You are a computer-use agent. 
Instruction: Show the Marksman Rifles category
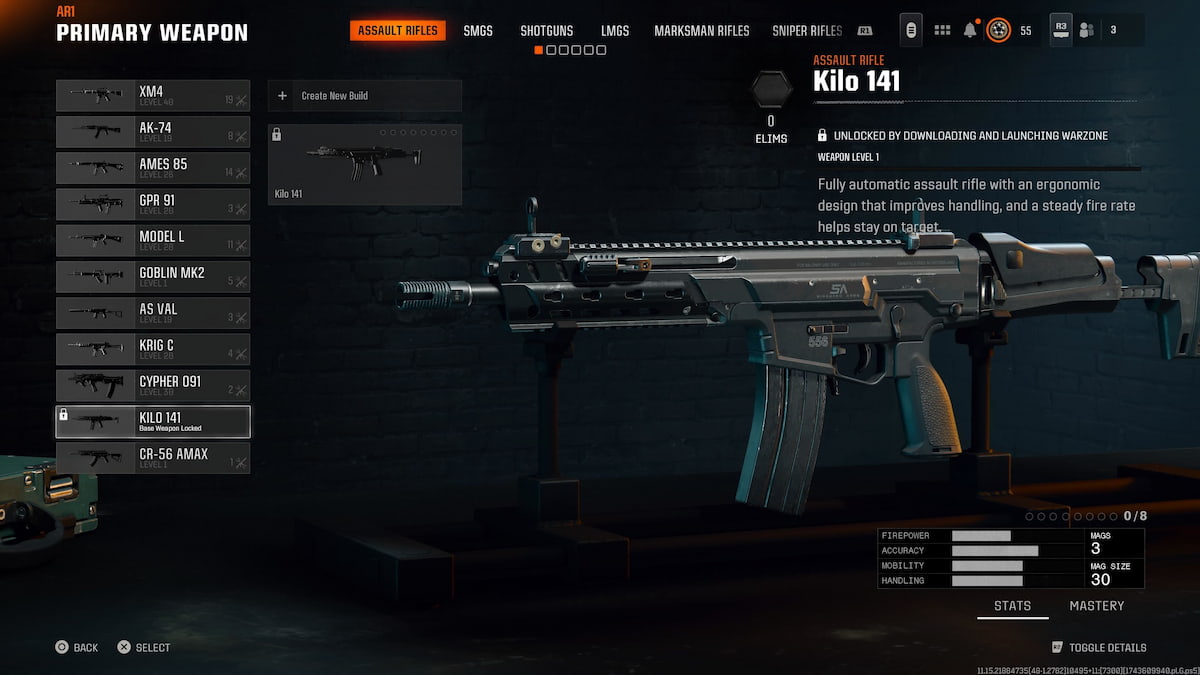[x=701, y=31]
